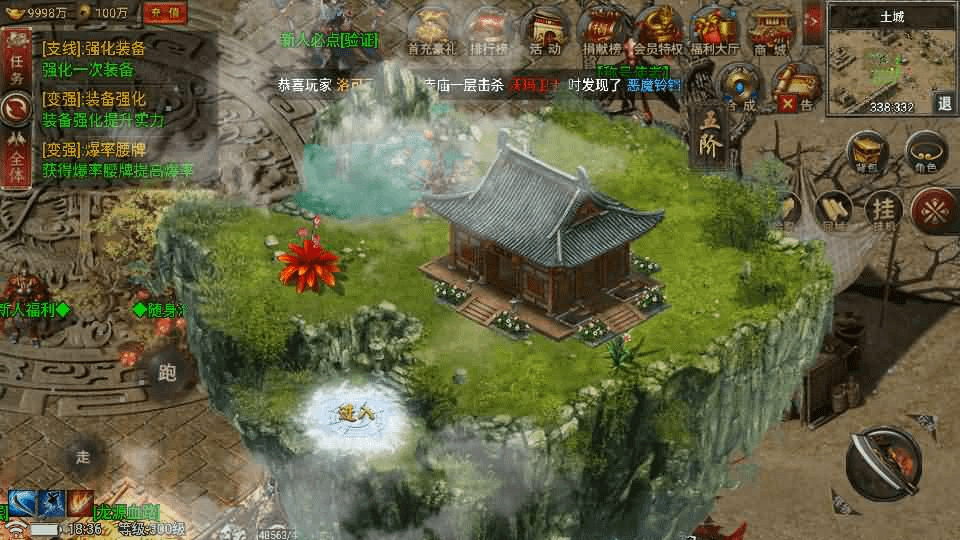Open the 合成 synthesis icon
Image resolution: width=960 pixels, height=540 pixels.
742,87
